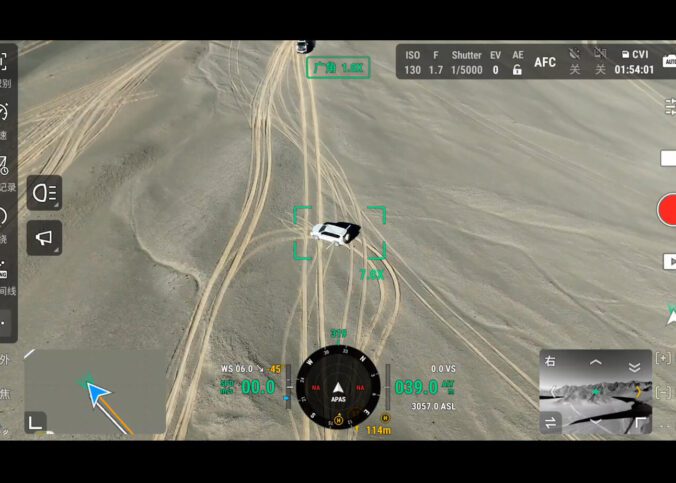Tilt thermal preview up with single chevron
Viewport: 676px width, 483px height.
pos(596,362)
